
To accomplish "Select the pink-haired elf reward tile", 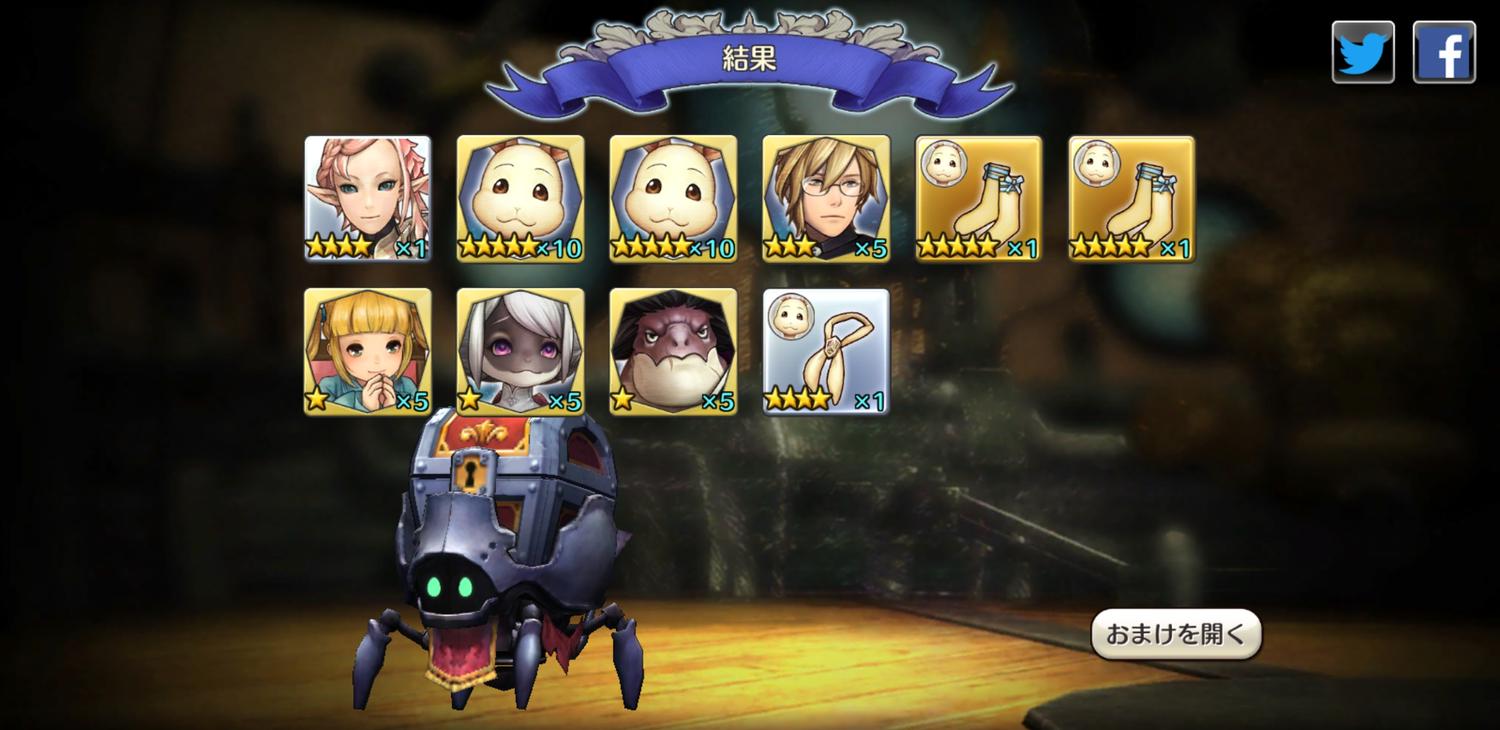I will pyautogui.click(x=368, y=198).
